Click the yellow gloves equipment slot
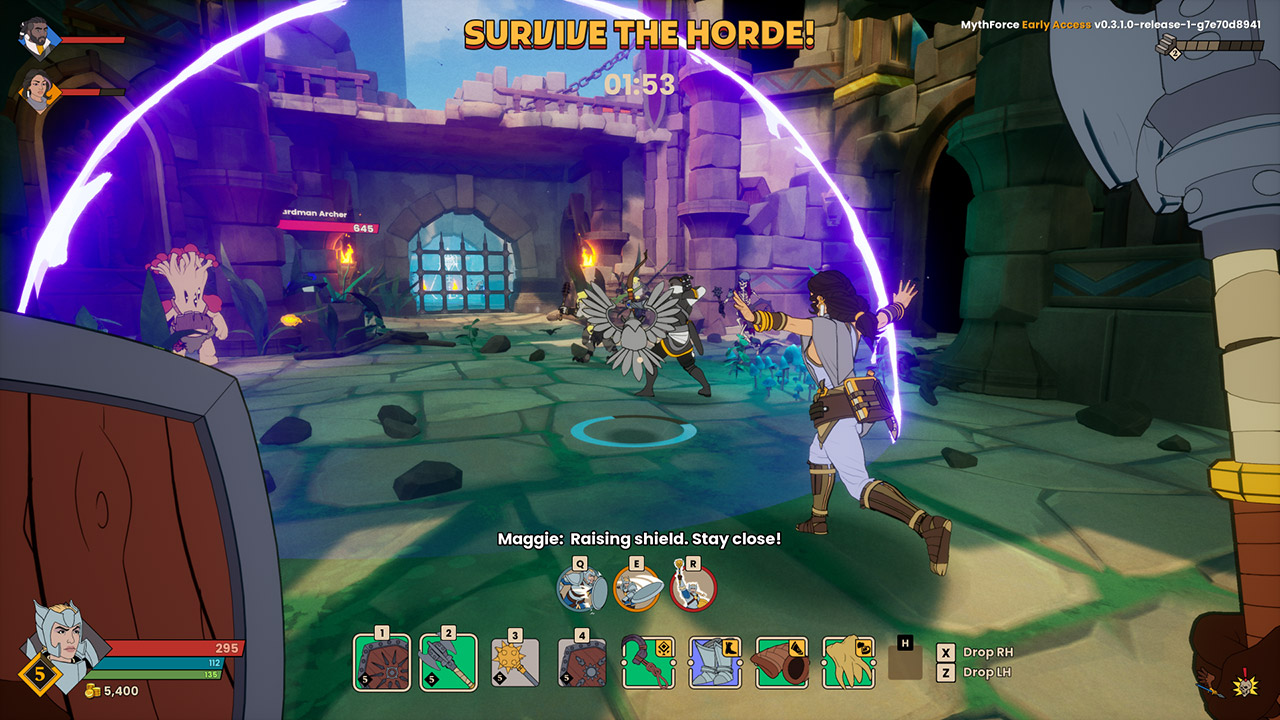The image size is (1280, 720). 848,662
